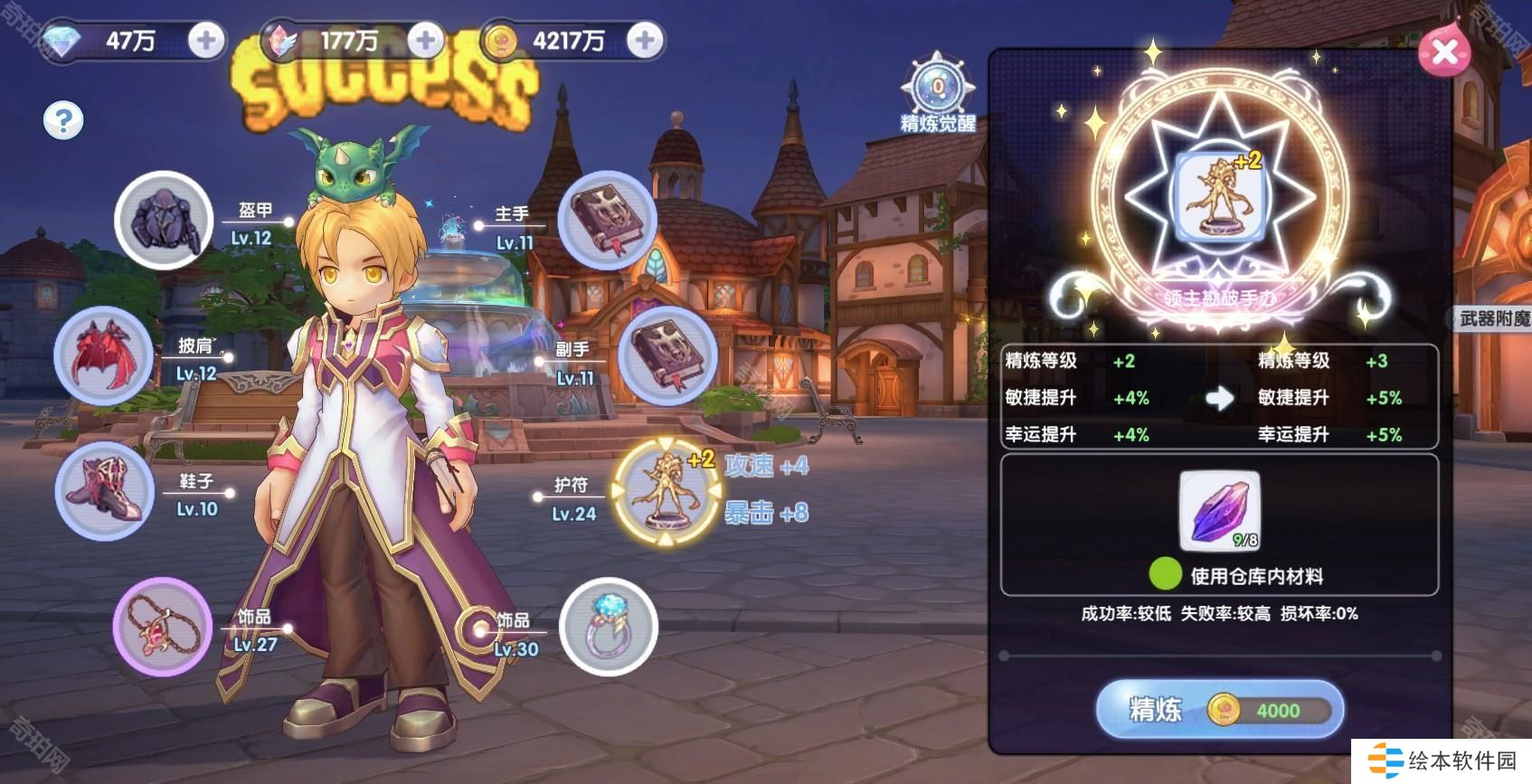Click the 精炼 refine button costing 4000
This screenshot has width=1532, height=784.
coord(1219,710)
